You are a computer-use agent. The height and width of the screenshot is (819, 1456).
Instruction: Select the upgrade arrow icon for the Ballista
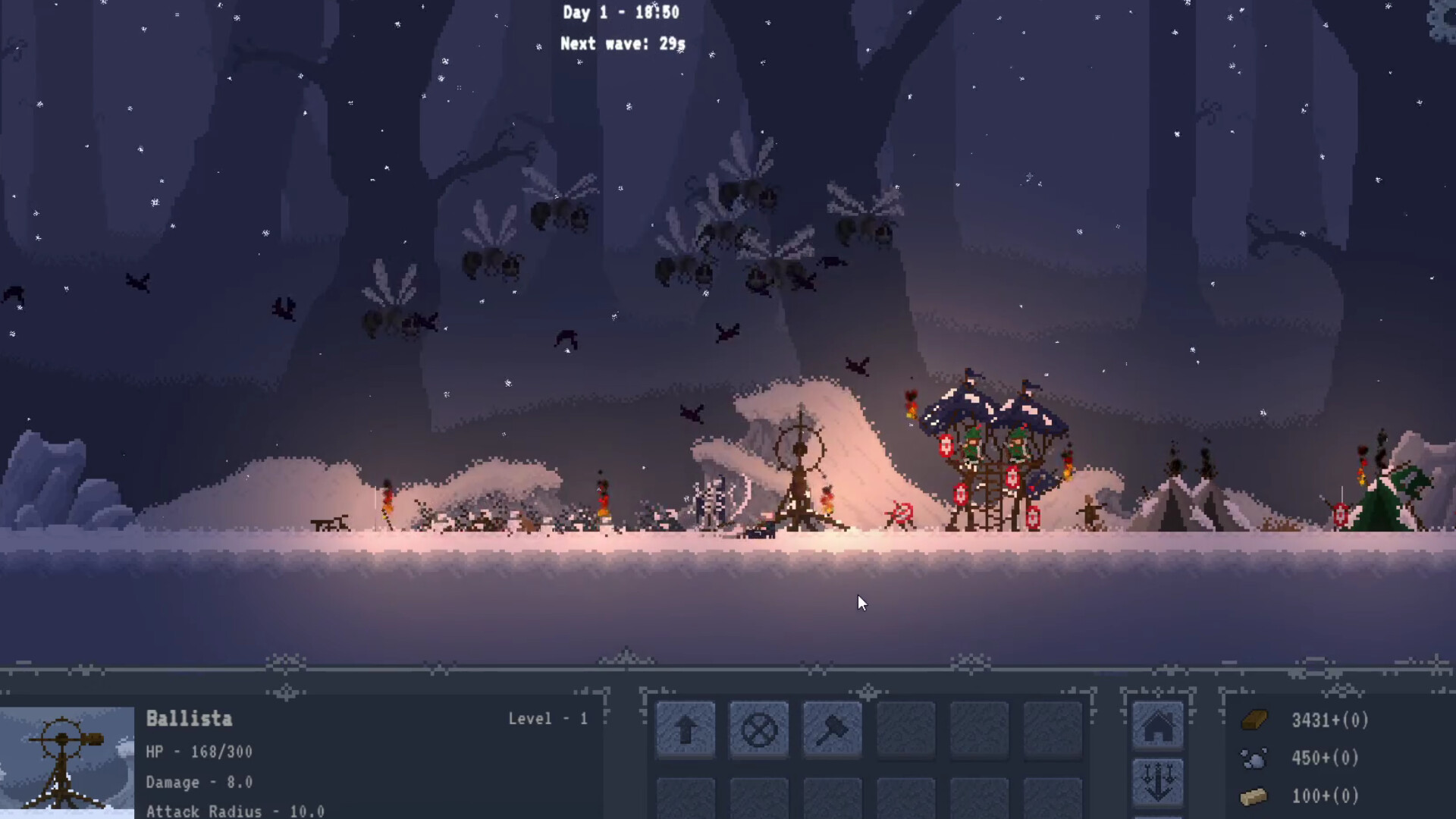pyautogui.click(x=685, y=730)
